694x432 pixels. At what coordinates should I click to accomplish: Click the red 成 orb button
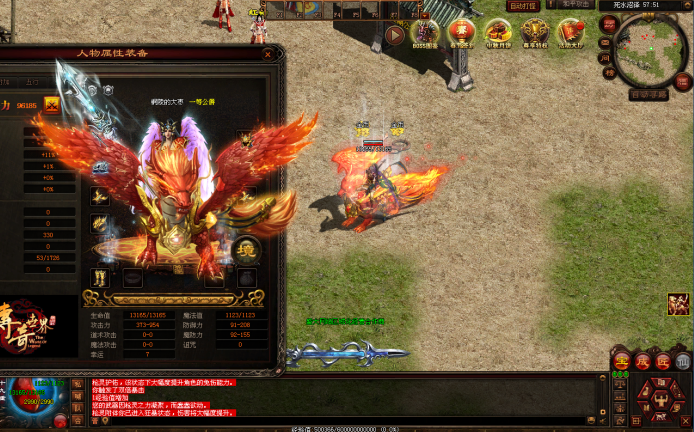tap(642, 361)
